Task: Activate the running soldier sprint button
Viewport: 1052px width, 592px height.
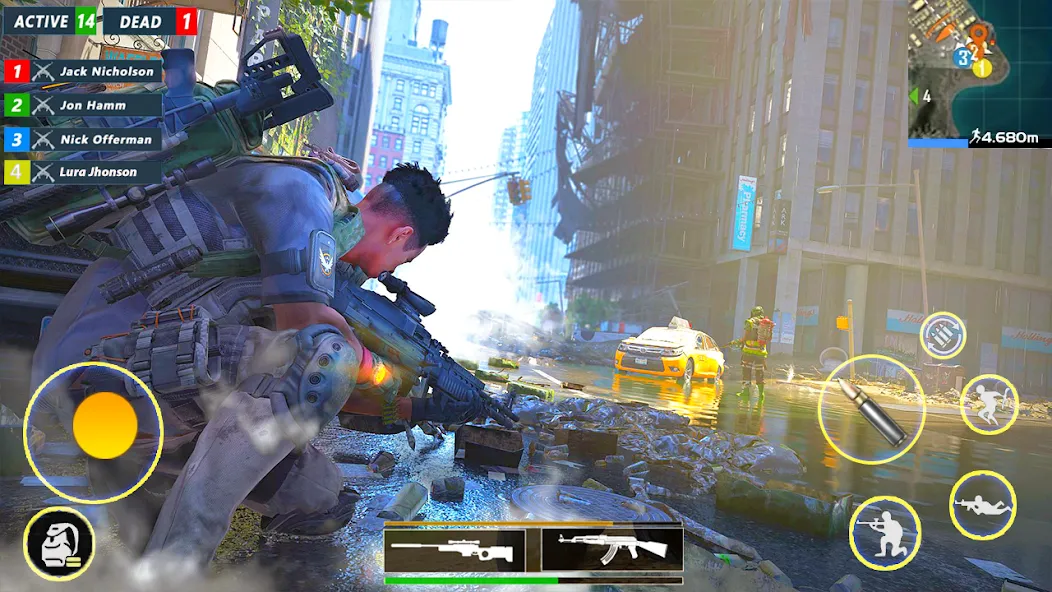Action: click(x=988, y=404)
